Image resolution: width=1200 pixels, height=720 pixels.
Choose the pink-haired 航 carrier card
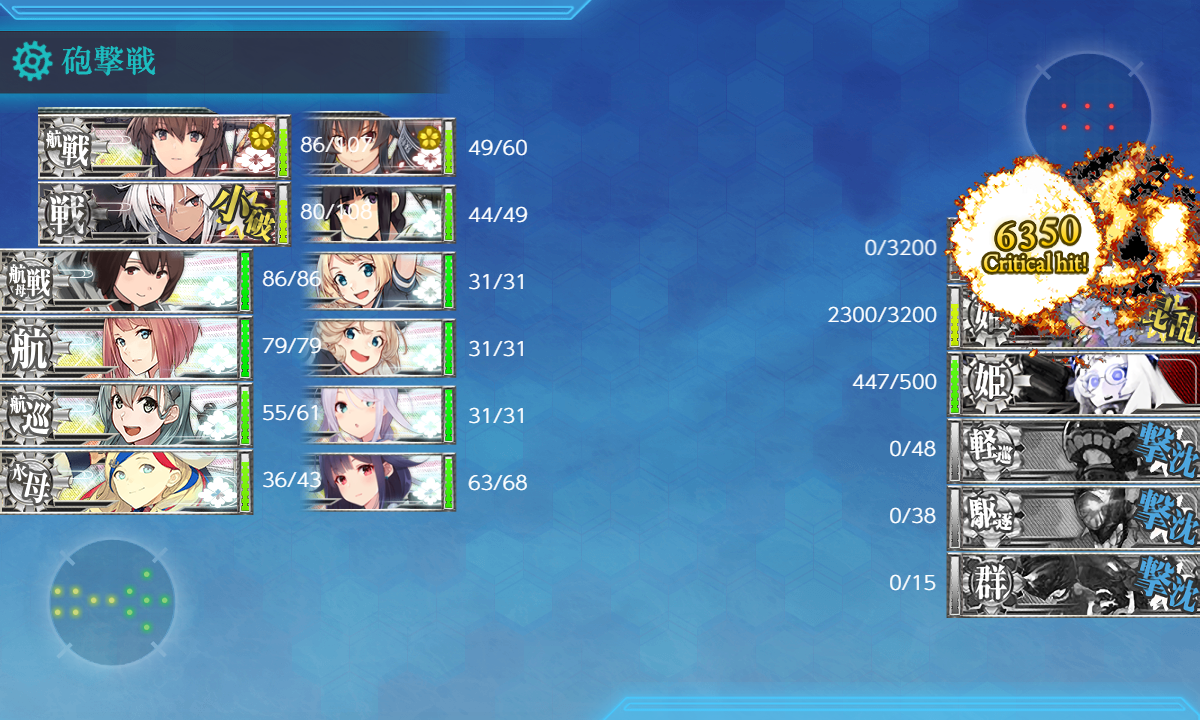[x=125, y=348]
